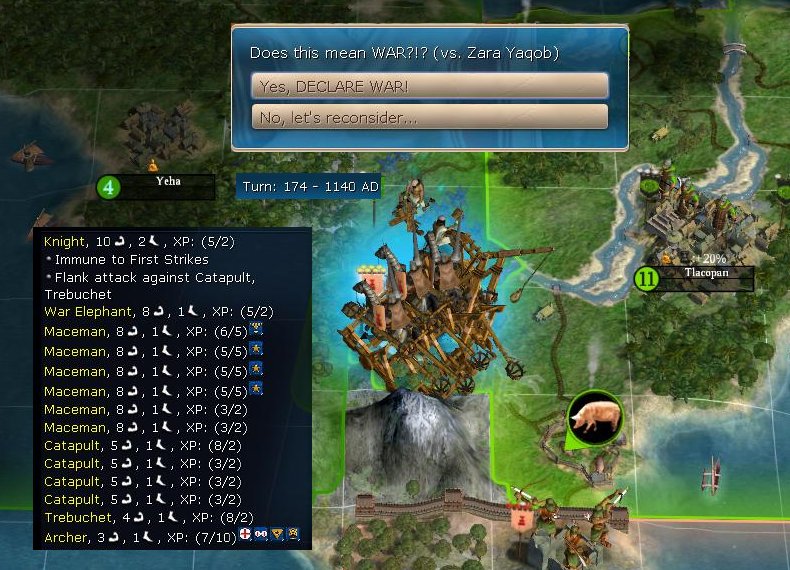Select the Tlacopan city name bar
790x570 pixels.
[704, 275]
